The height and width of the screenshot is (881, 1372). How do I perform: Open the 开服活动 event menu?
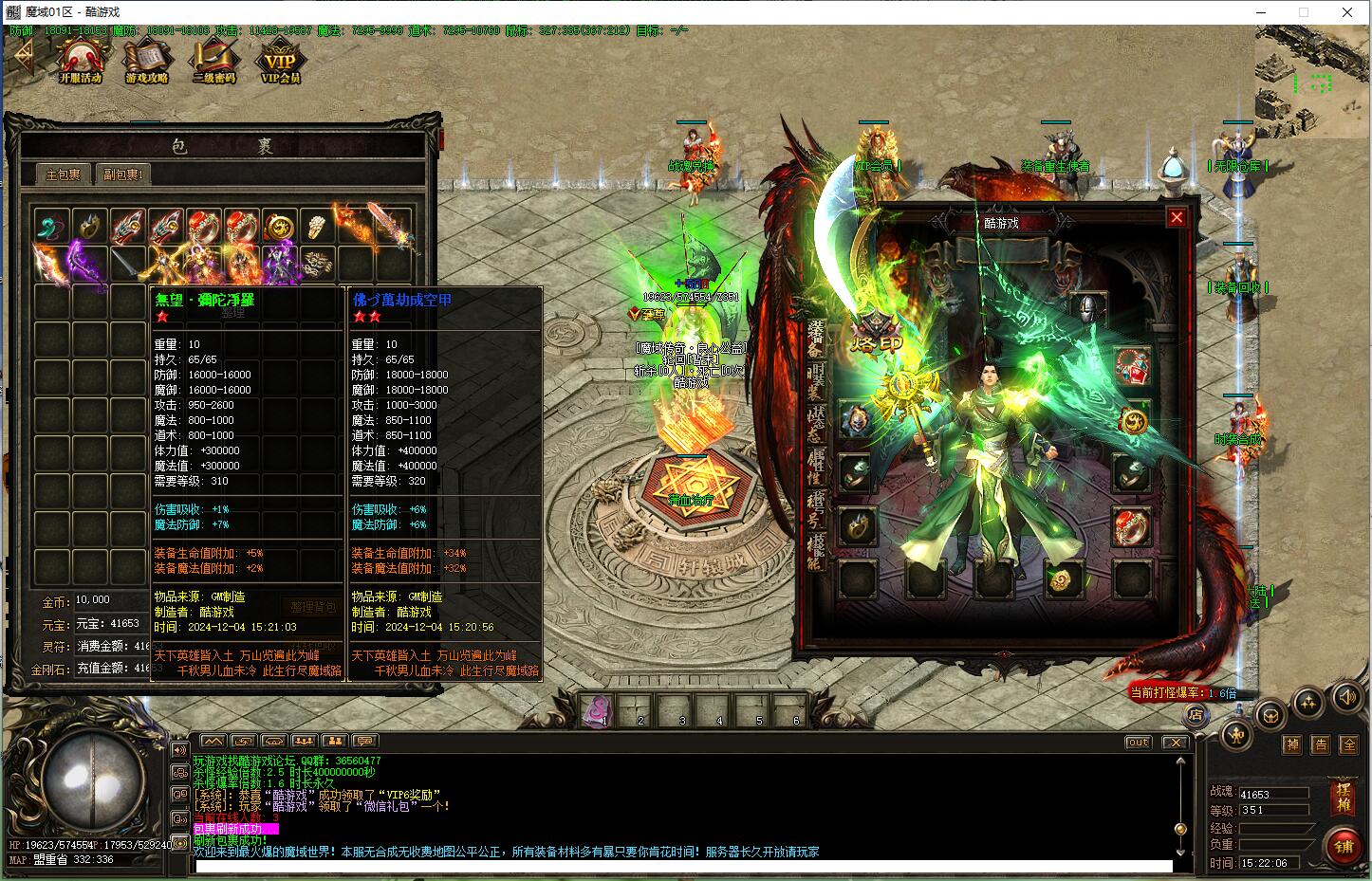click(x=80, y=62)
